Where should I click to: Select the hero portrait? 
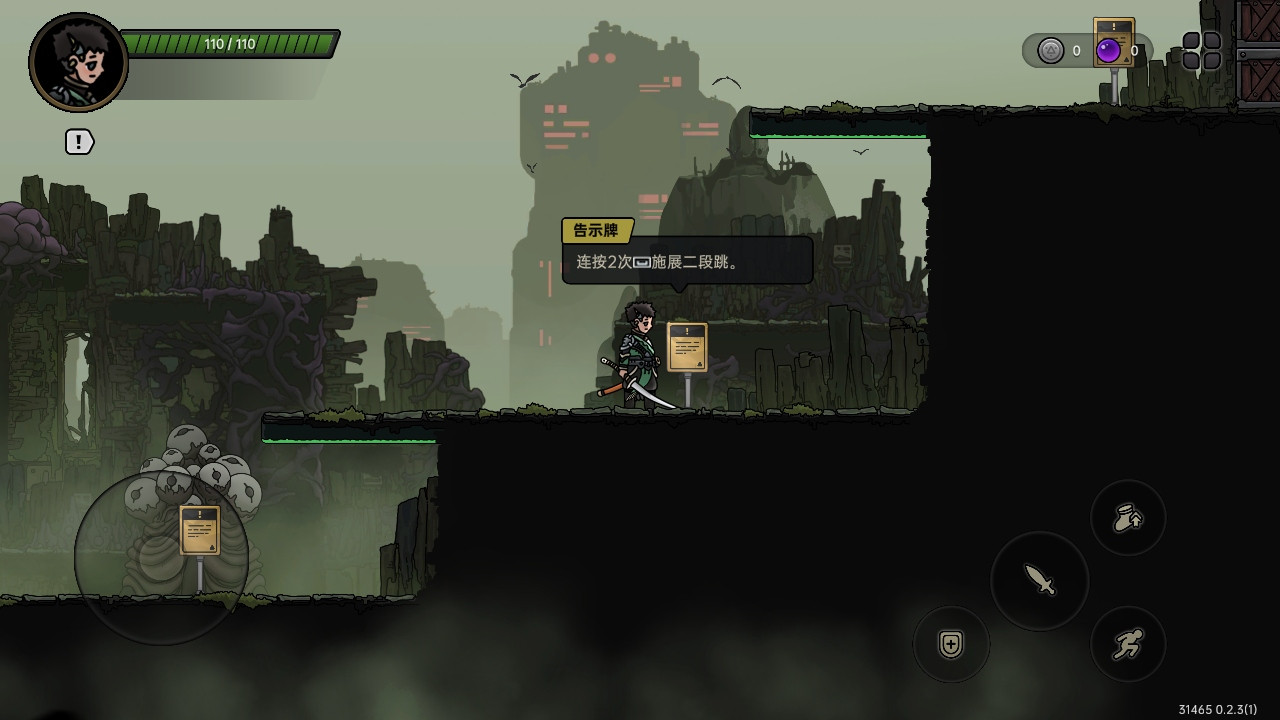[78, 62]
